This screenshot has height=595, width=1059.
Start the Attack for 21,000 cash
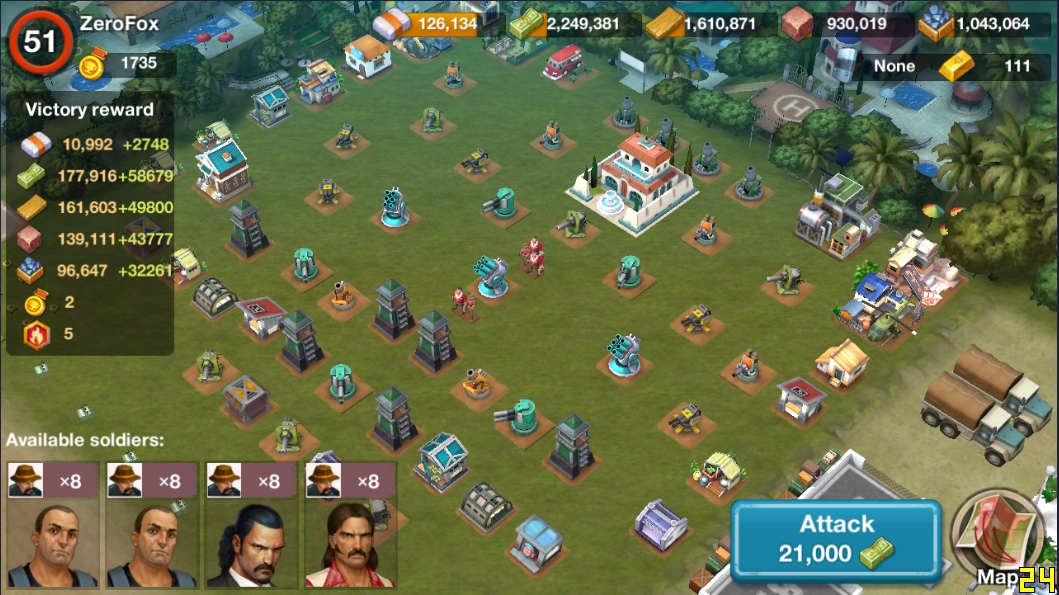click(x=836, y=539)
